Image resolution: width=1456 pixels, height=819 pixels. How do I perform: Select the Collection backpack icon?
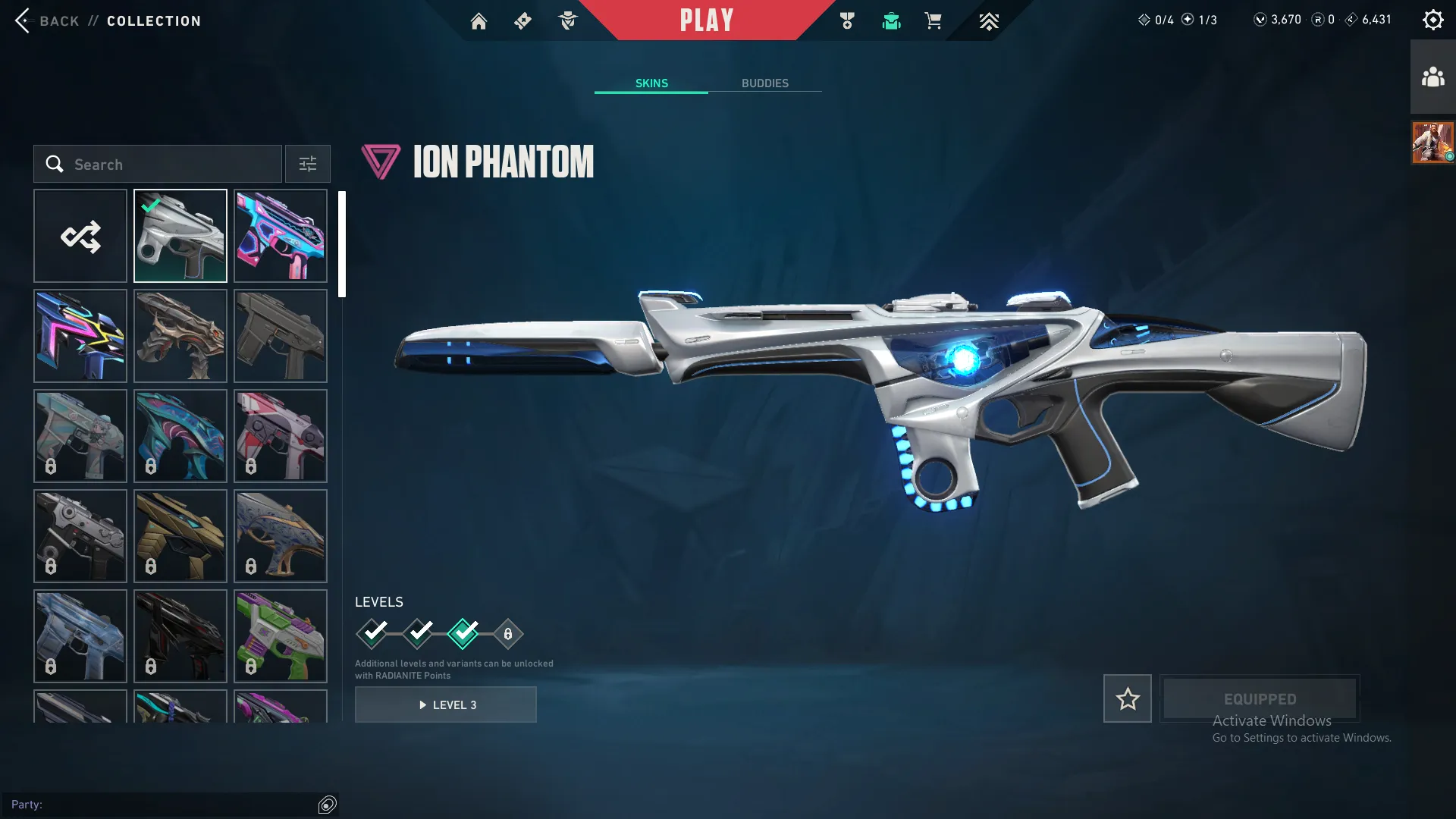point(891,20)
